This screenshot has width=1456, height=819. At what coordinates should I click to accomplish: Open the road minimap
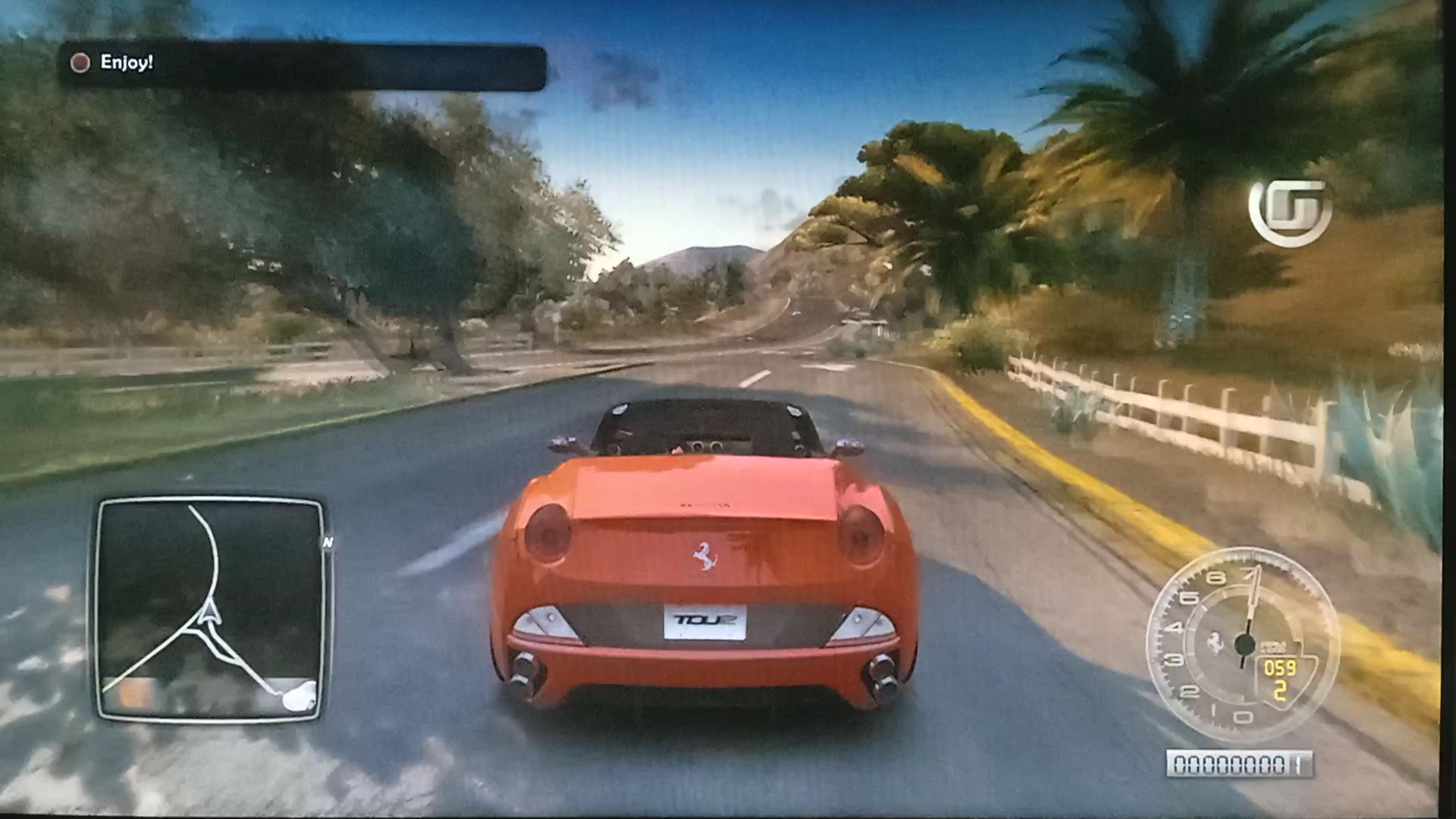[x=211, y=609]
